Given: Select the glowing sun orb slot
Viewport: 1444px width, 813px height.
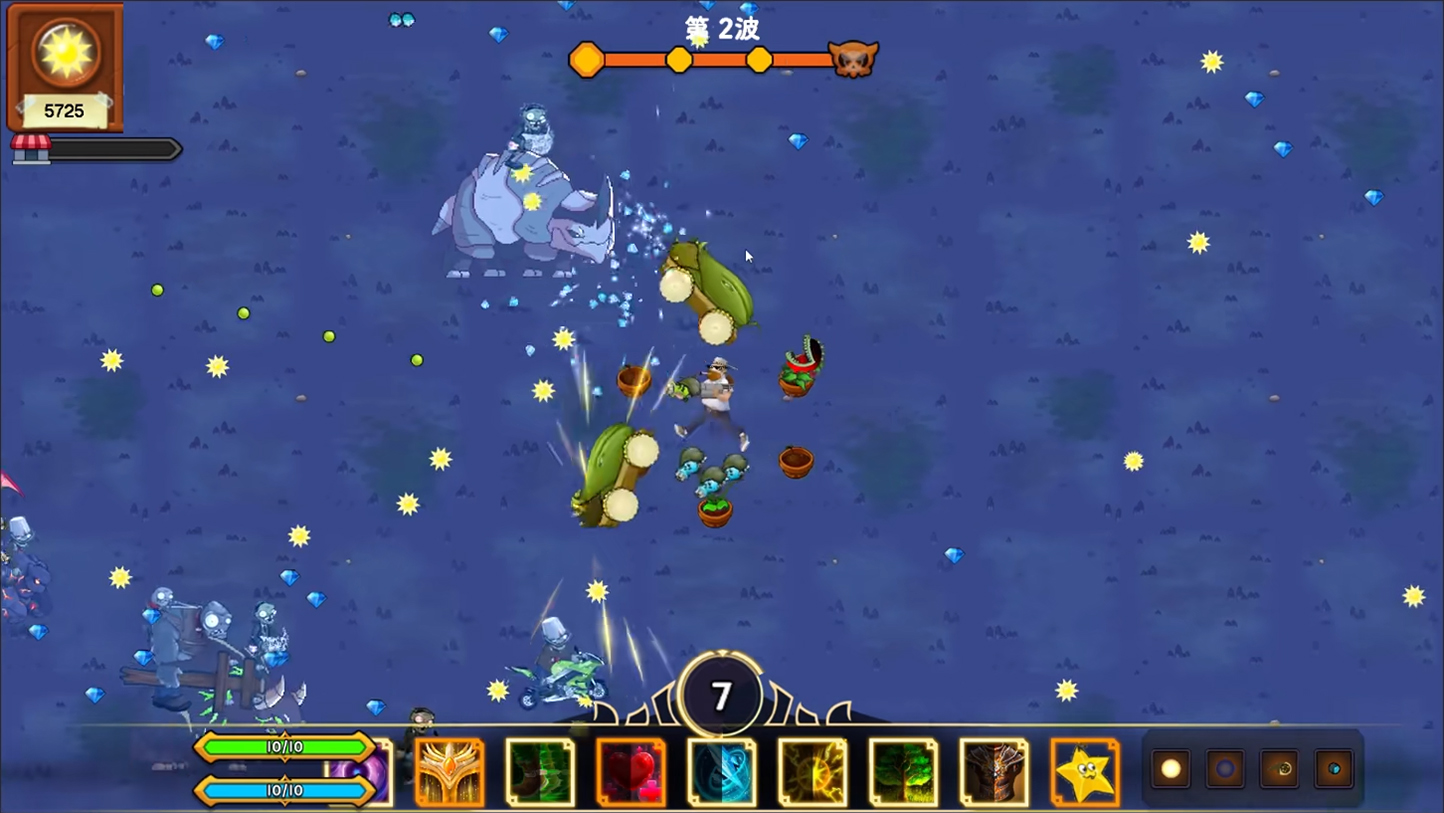Looking at the screenshot, I should [1171, 769].
